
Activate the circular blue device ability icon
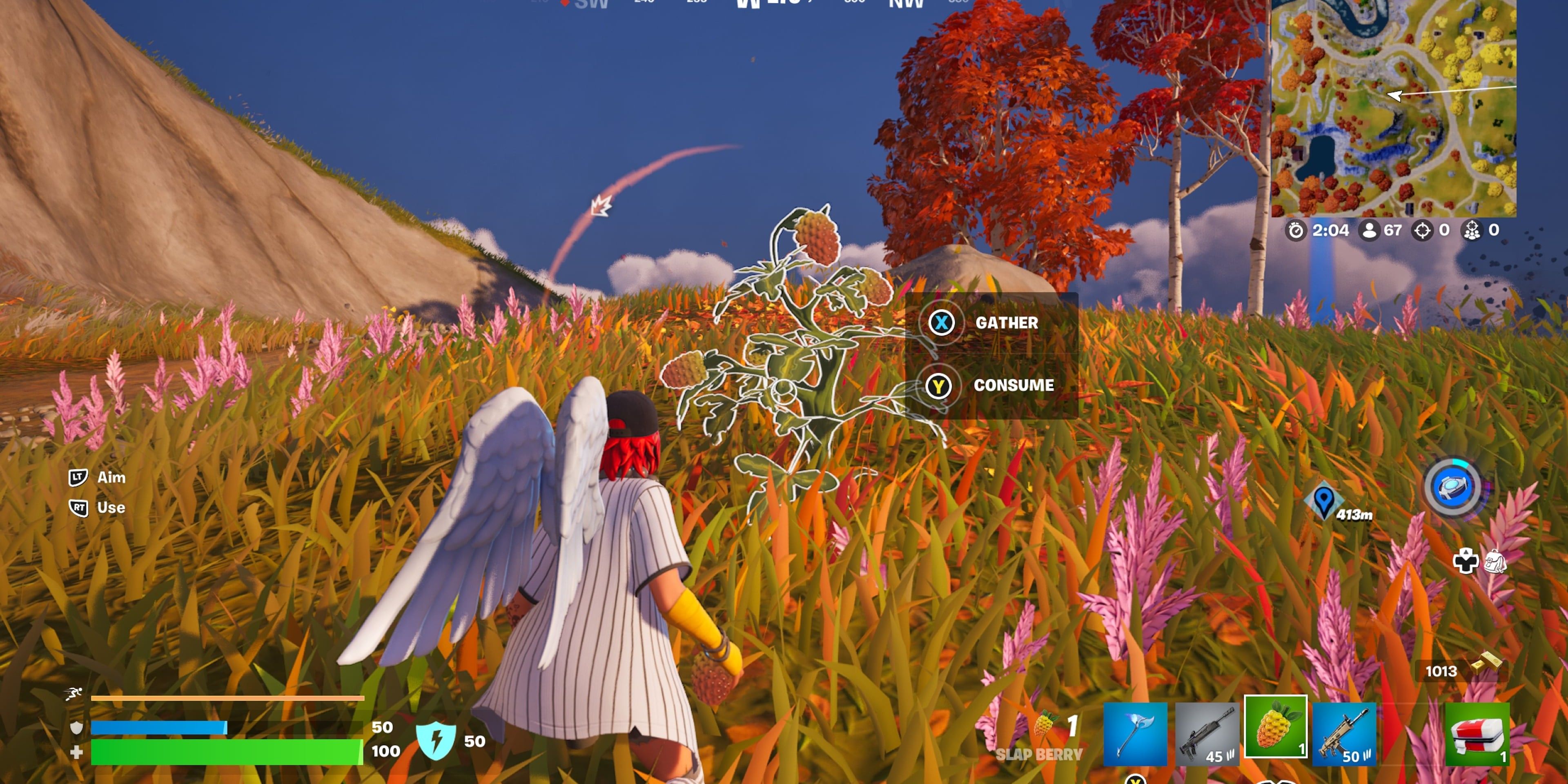pos(1453,488)
